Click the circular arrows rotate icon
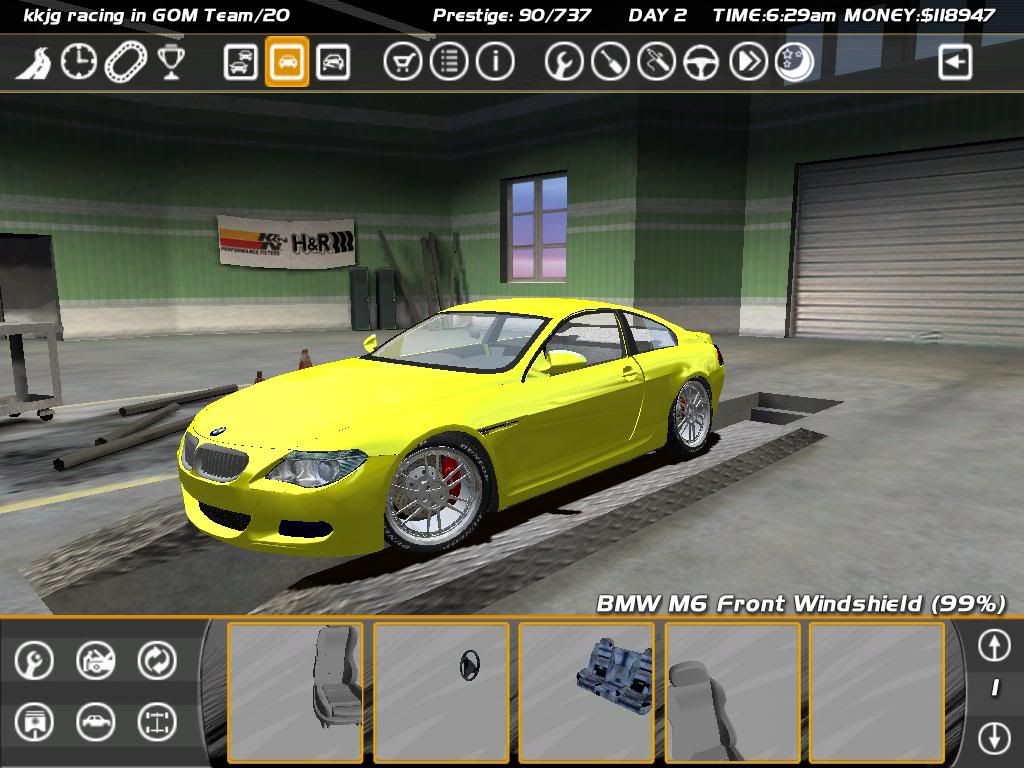This screenshot has width=1024, height=768. [157, 660]
